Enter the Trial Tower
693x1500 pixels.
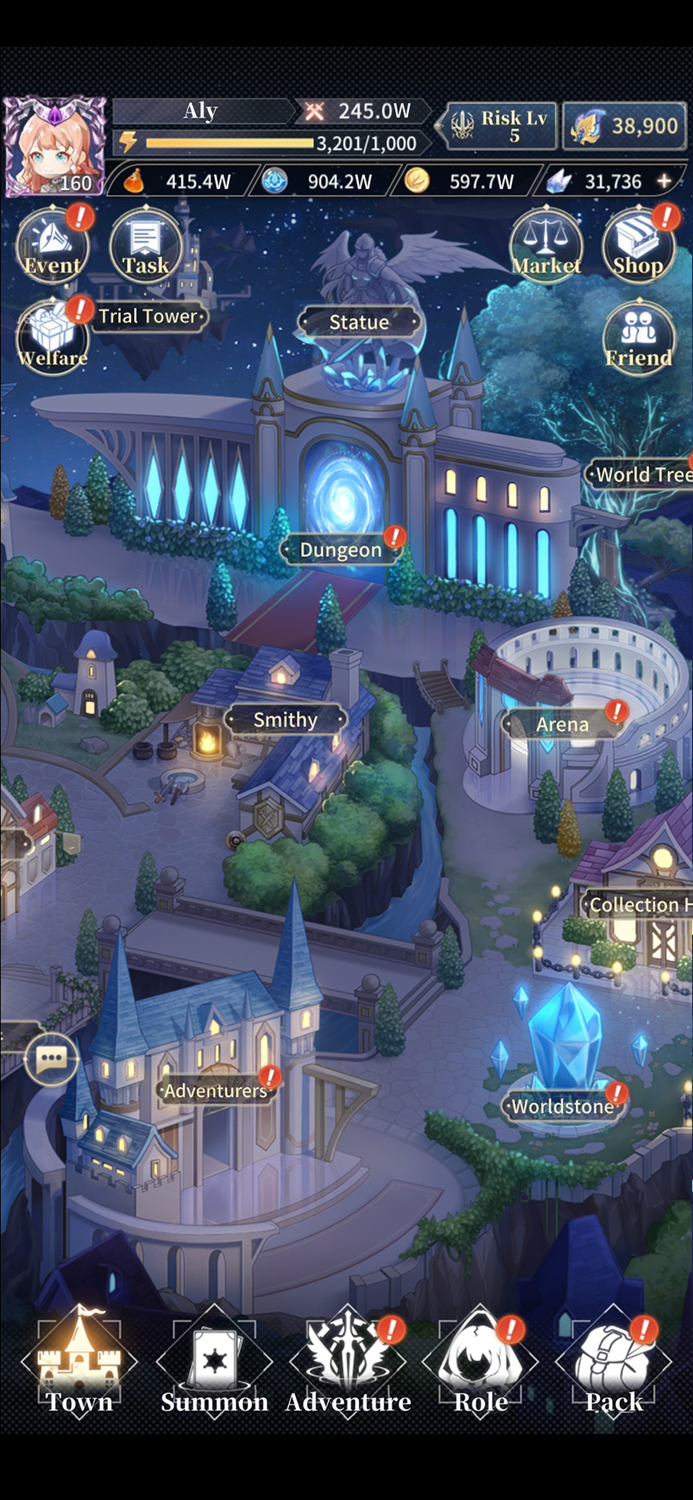tap(148, 316)
